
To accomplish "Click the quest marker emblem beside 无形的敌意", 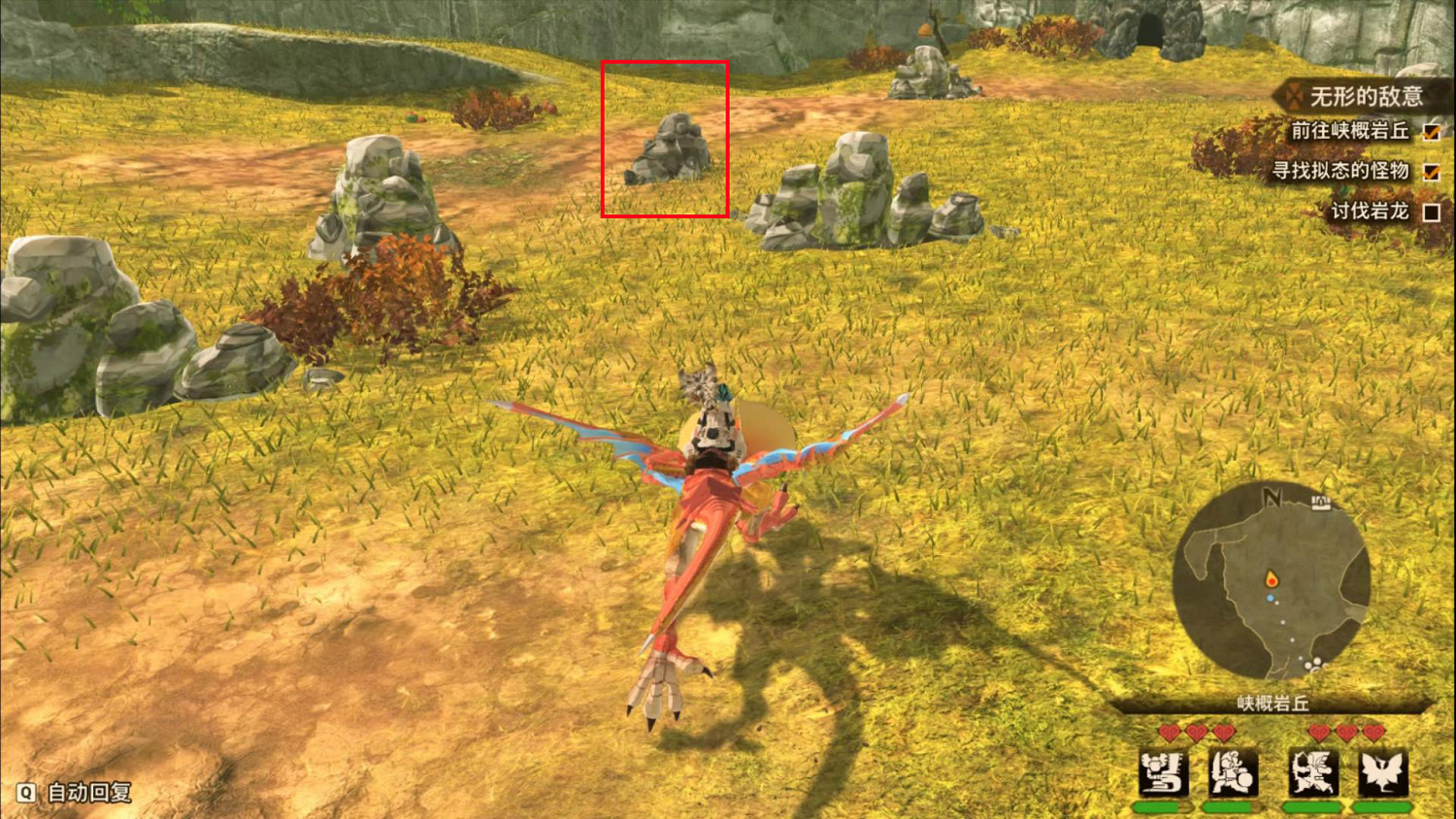I will pyautogui.click(x=1295, y=96).
